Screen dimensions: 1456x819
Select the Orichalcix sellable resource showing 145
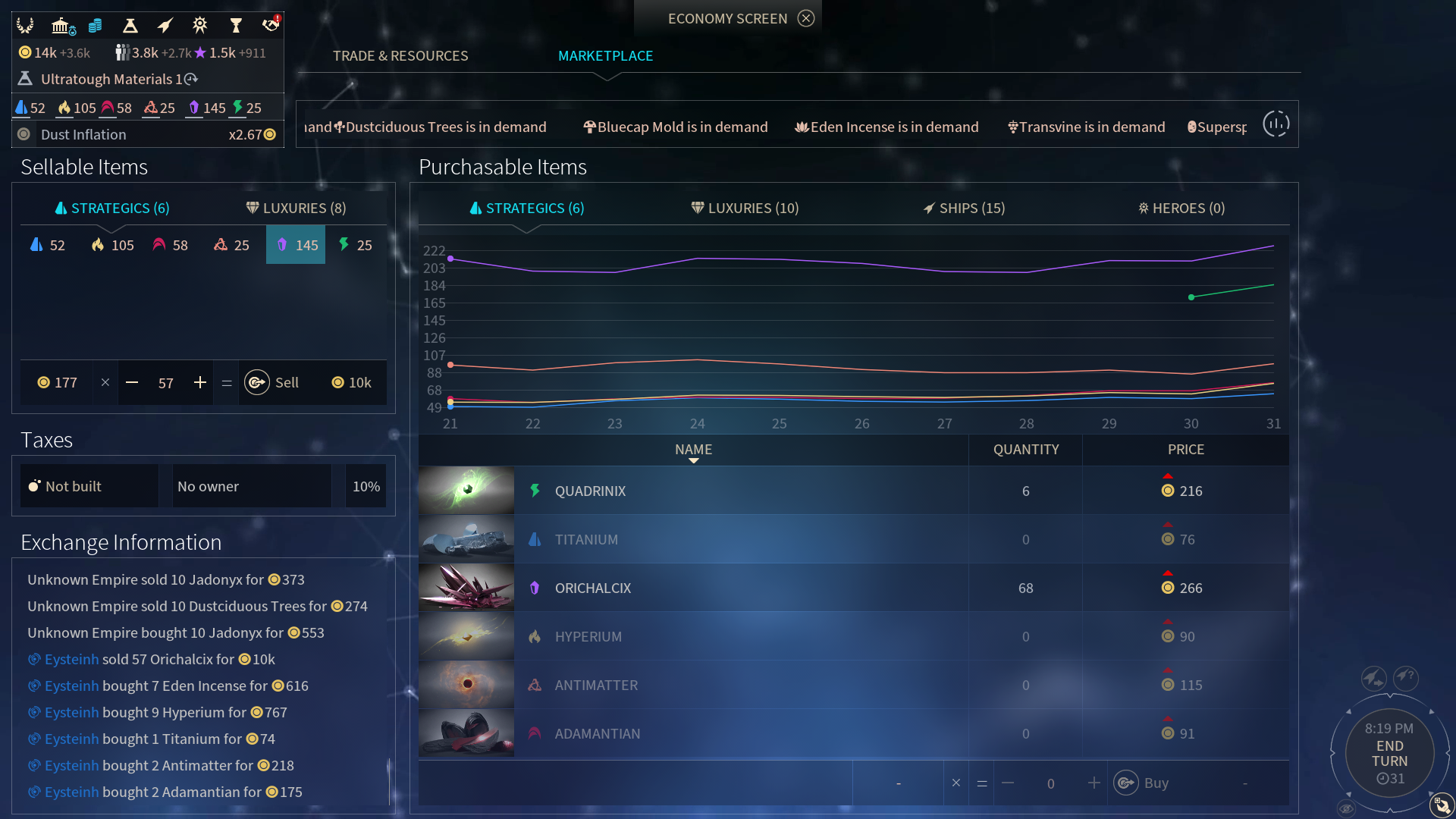coord(296,245)
